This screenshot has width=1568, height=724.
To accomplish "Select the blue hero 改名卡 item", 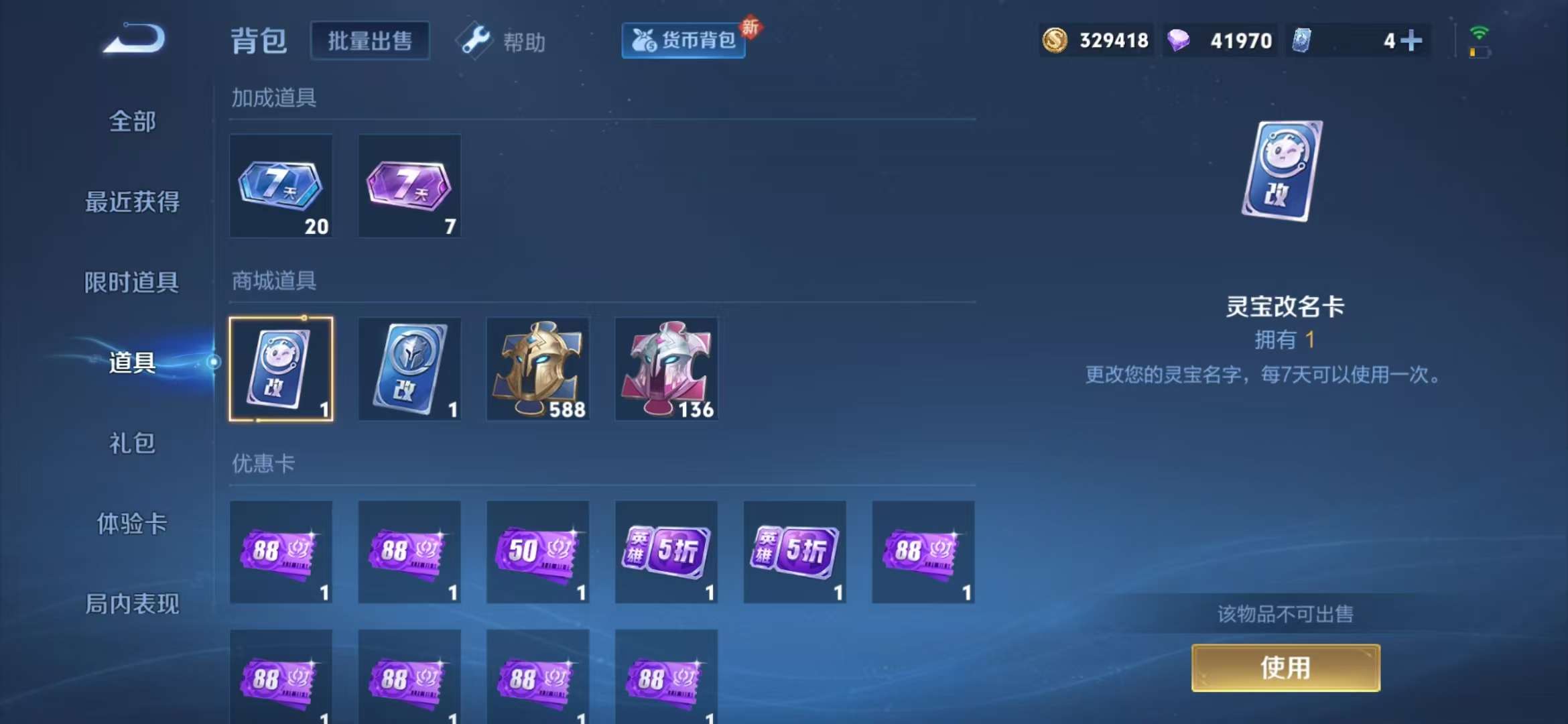I will [x=409, y=369].
